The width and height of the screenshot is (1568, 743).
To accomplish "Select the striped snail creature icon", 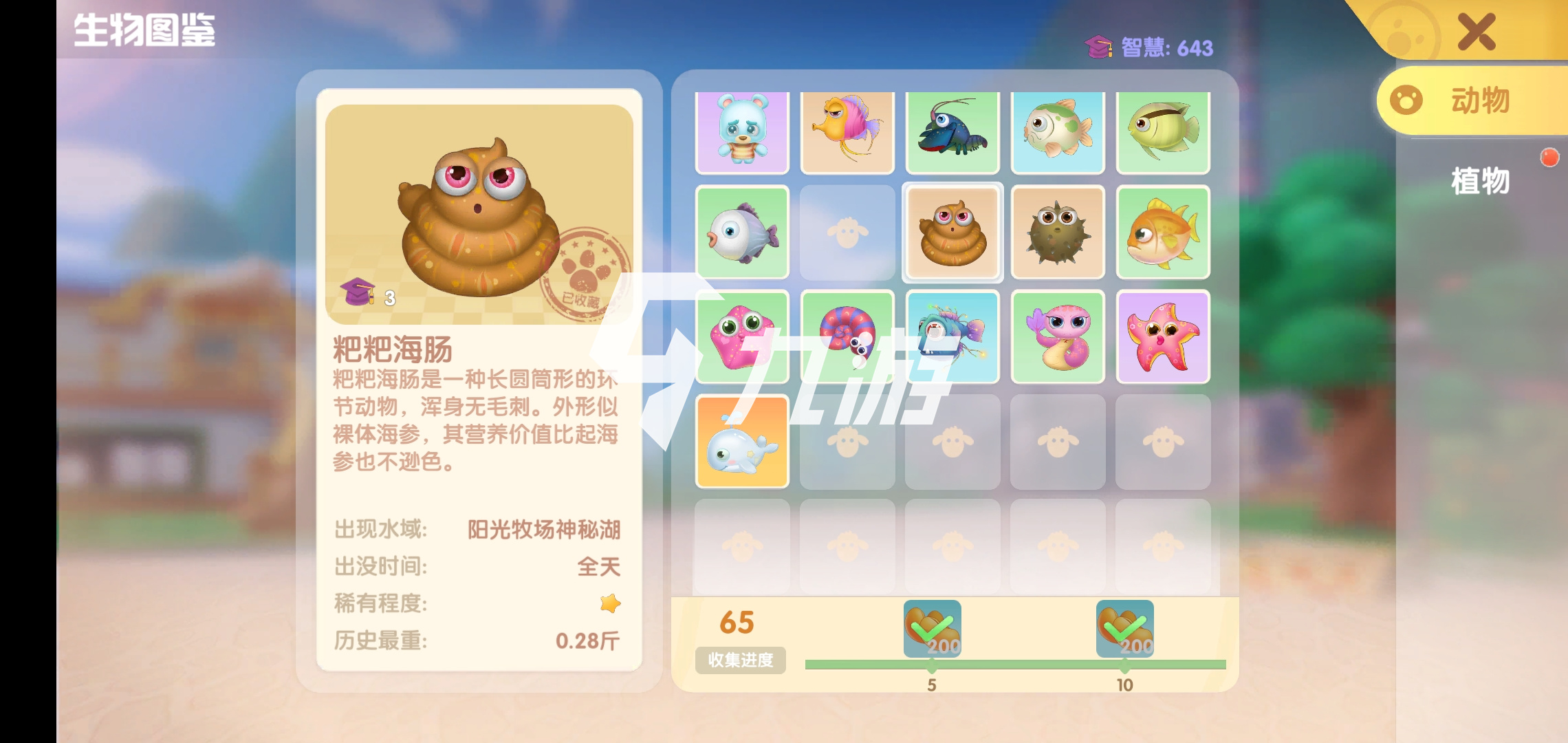I will (x=847, y=337).
